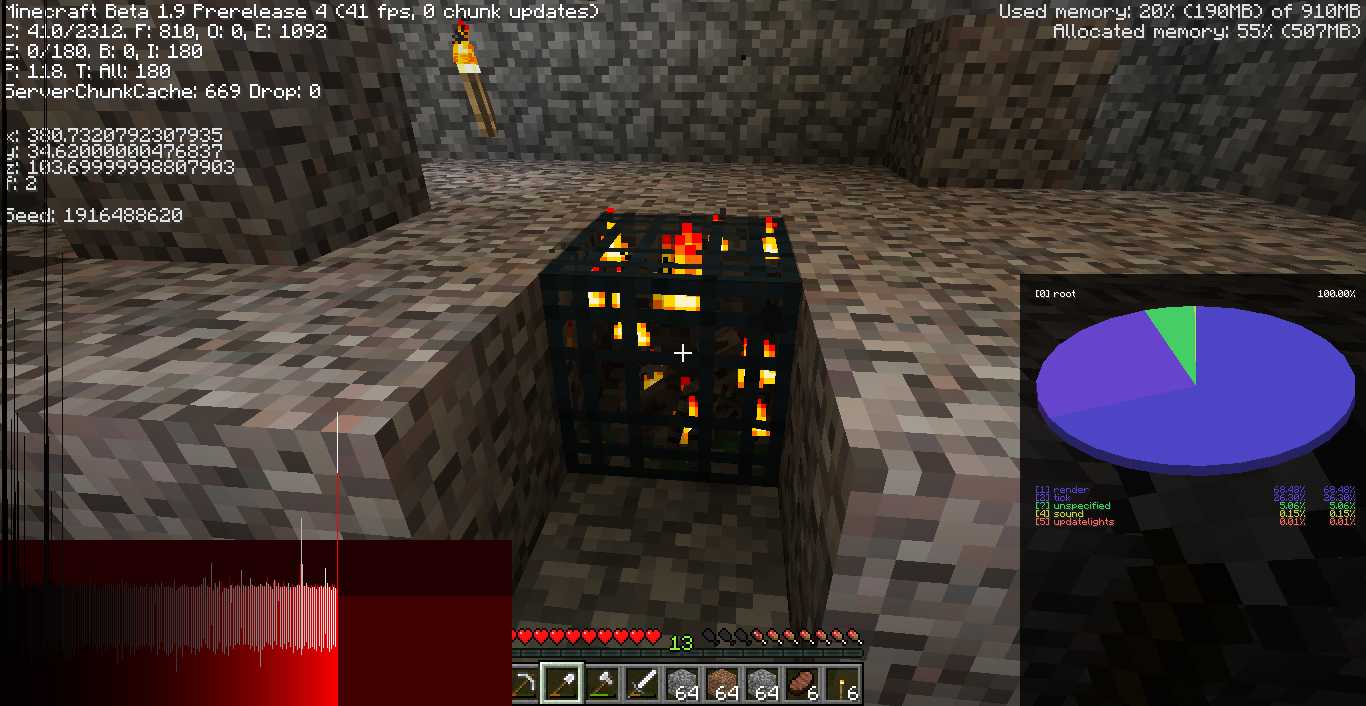
Task: Equip the iron sword from the hotbar
Action: point(642,684)
